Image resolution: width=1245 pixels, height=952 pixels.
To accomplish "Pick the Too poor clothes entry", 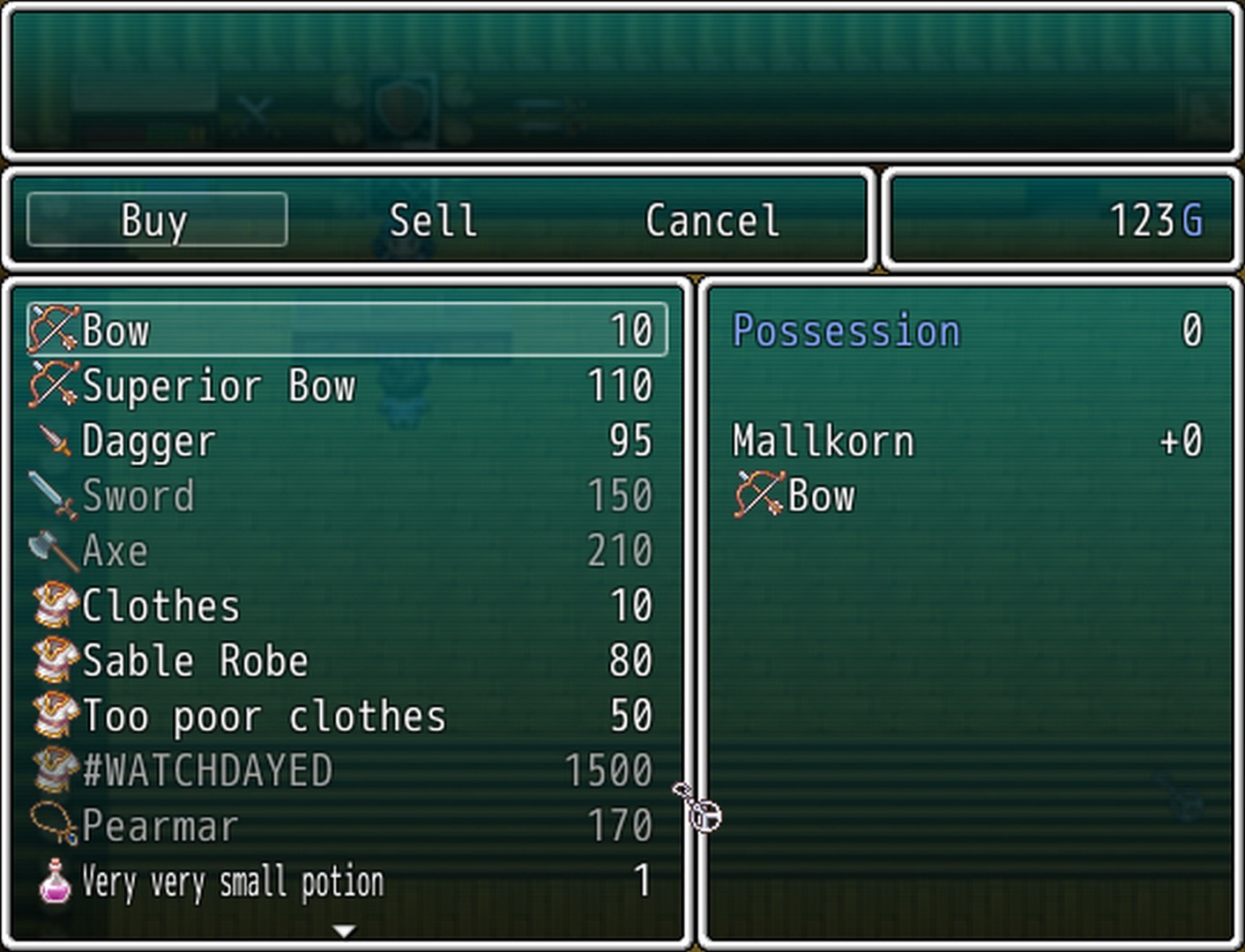I will click(347, 716).
